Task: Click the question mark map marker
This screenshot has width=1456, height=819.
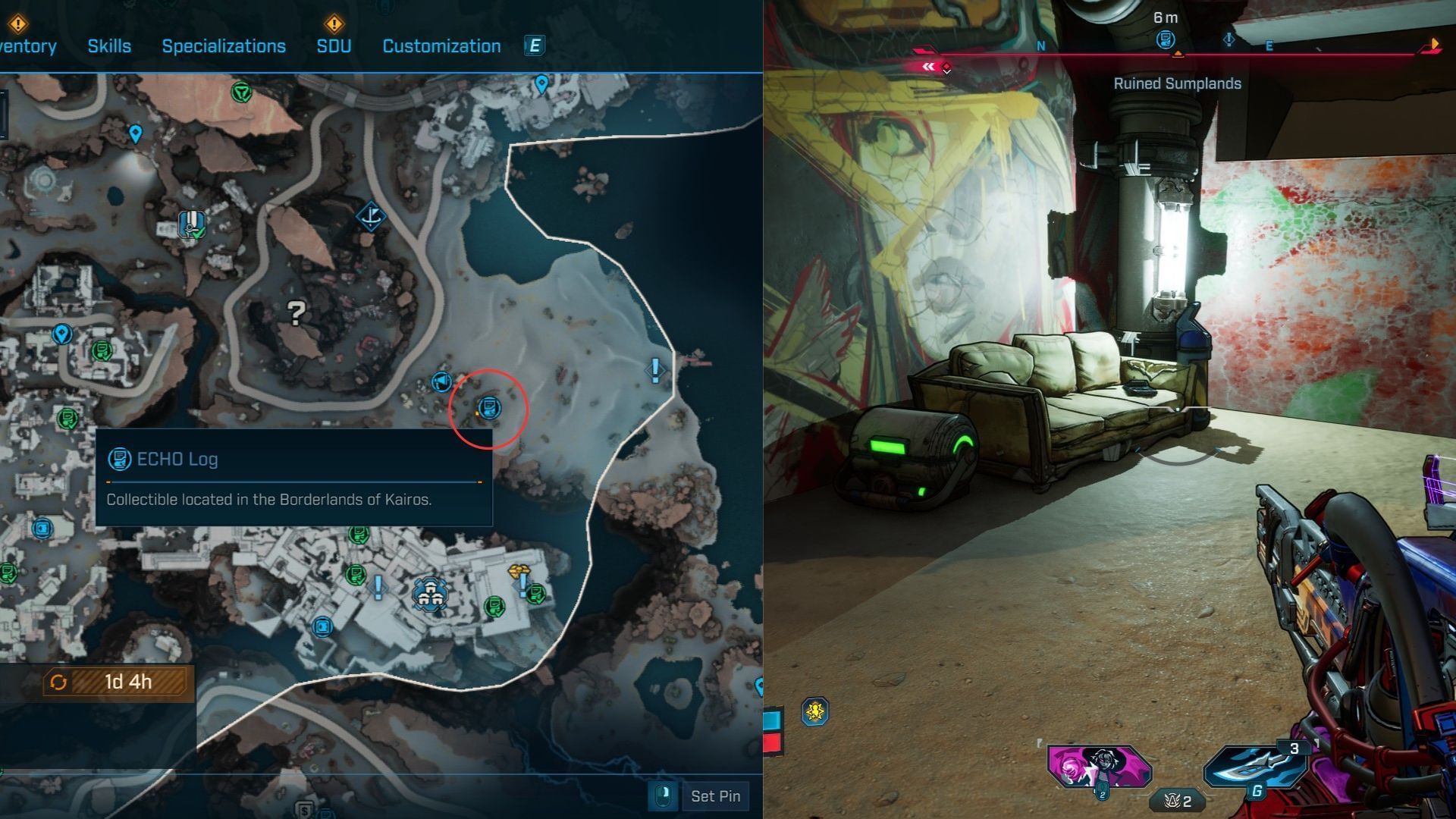Action: 297,312
